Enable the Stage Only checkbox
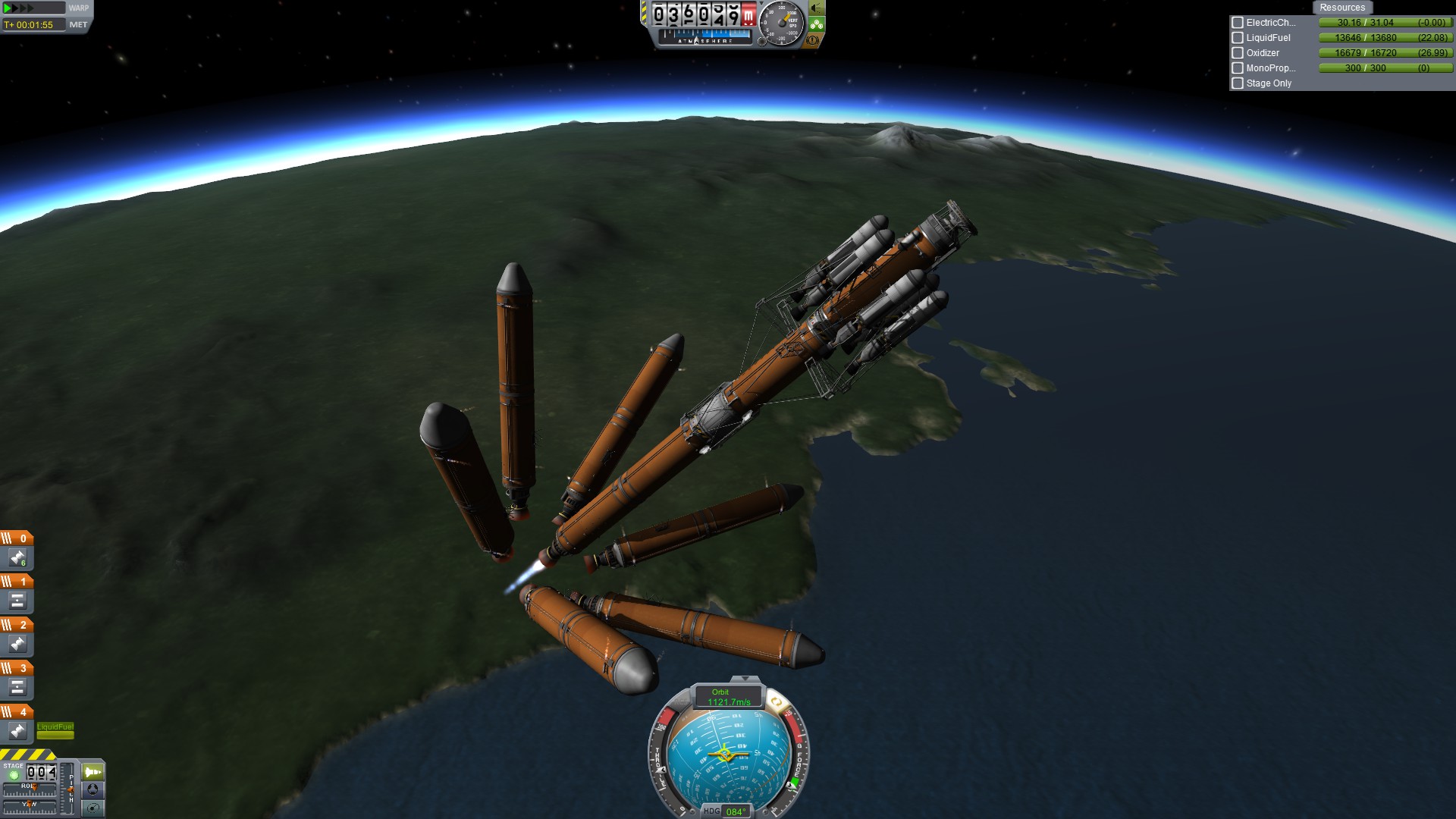Screen dimensions: 1456x819 (1238, 83)
